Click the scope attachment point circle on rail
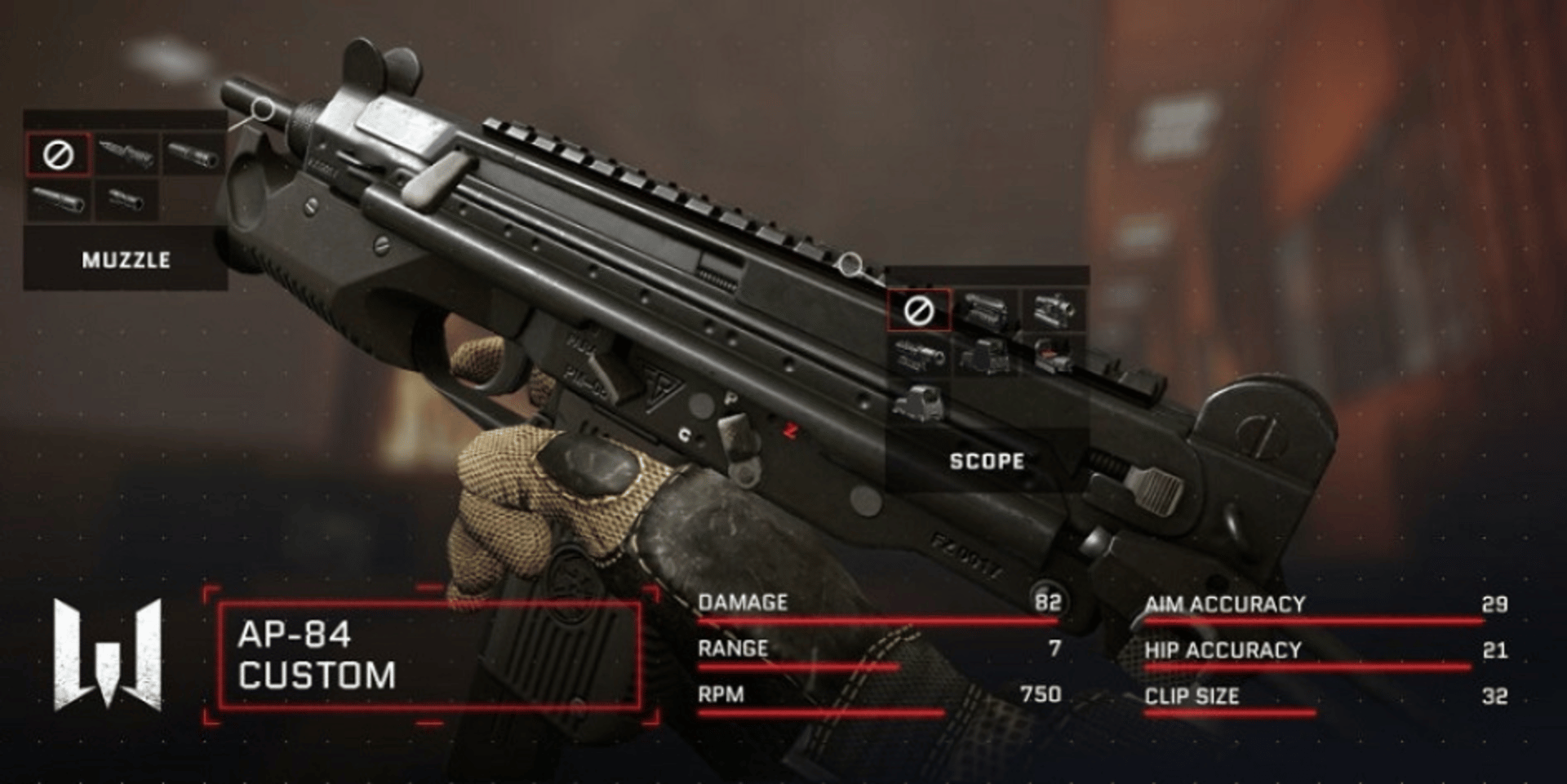Screen dimensions: 1567x784 coord(850,264)
